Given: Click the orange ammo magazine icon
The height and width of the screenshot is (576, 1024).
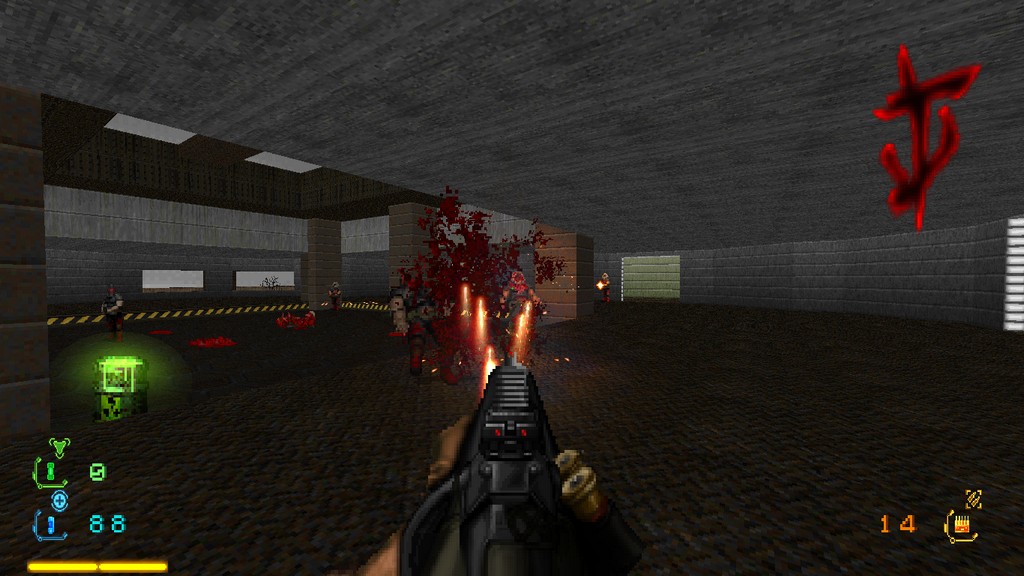Looking at the screenshot, I should (963, 523).
